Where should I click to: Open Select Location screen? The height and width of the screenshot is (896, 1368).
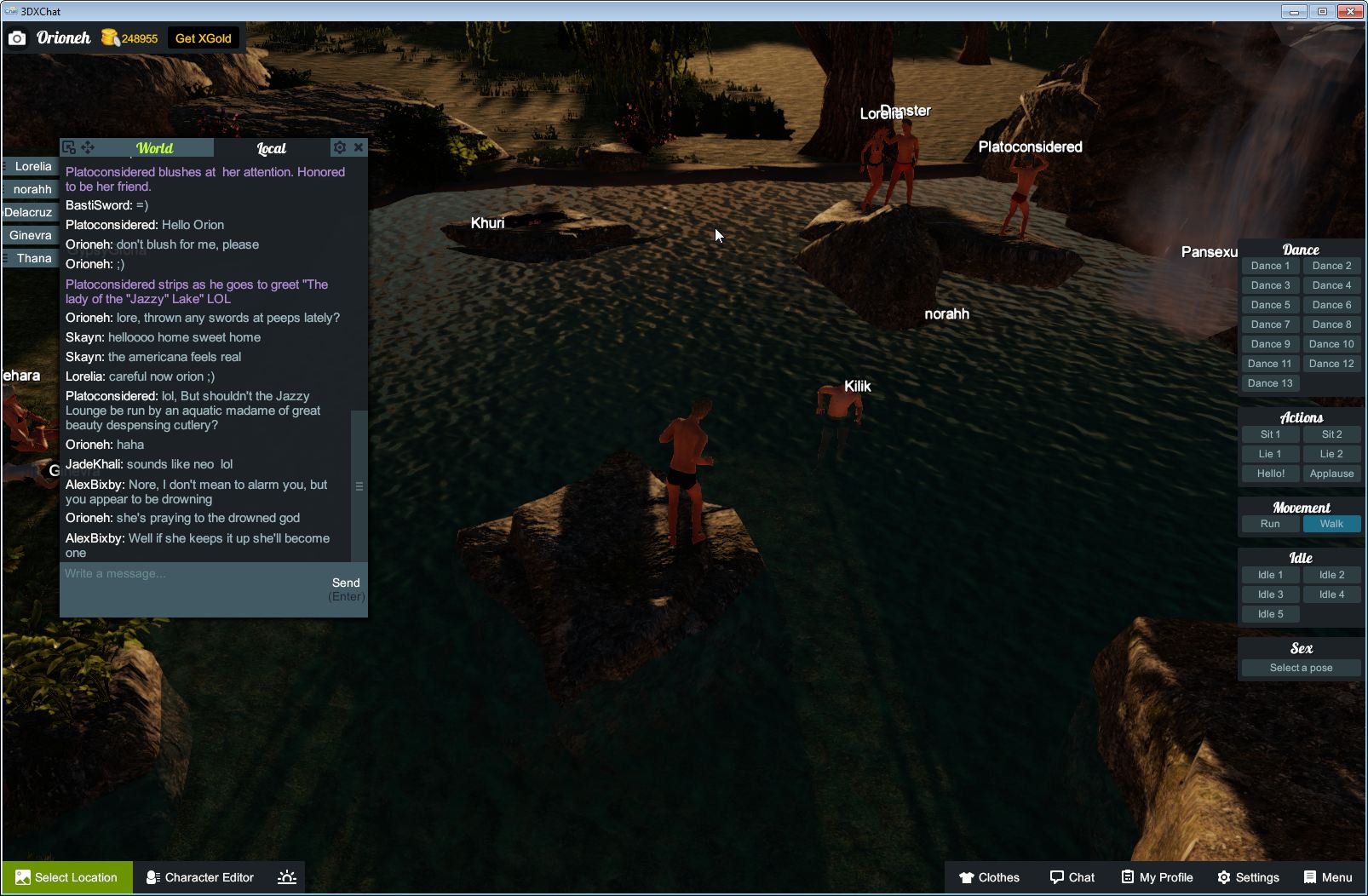pos(66,877)
